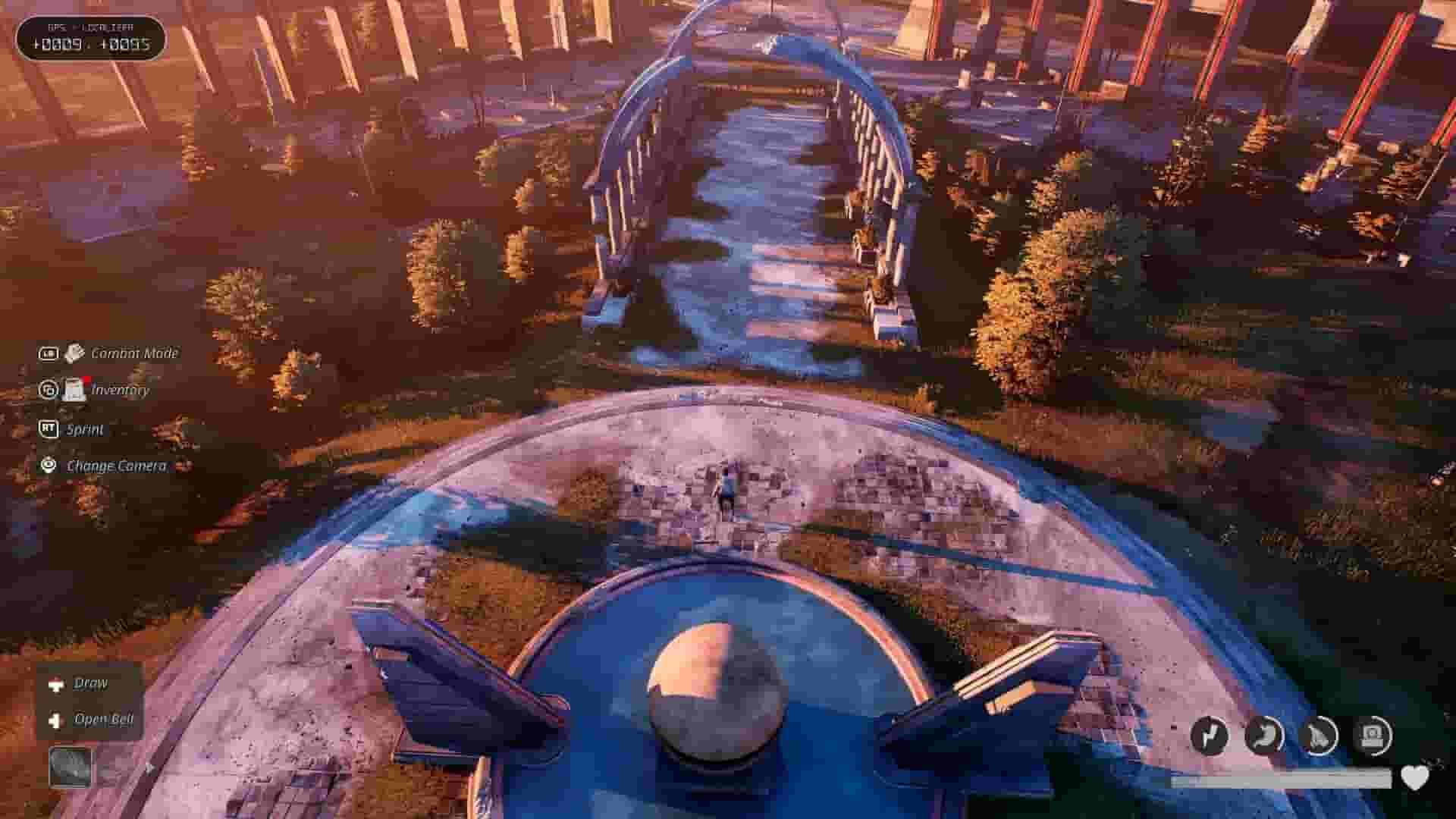Open the Inventory bag icon
This screenshot has height=819, width=1456.
[74, 391]
